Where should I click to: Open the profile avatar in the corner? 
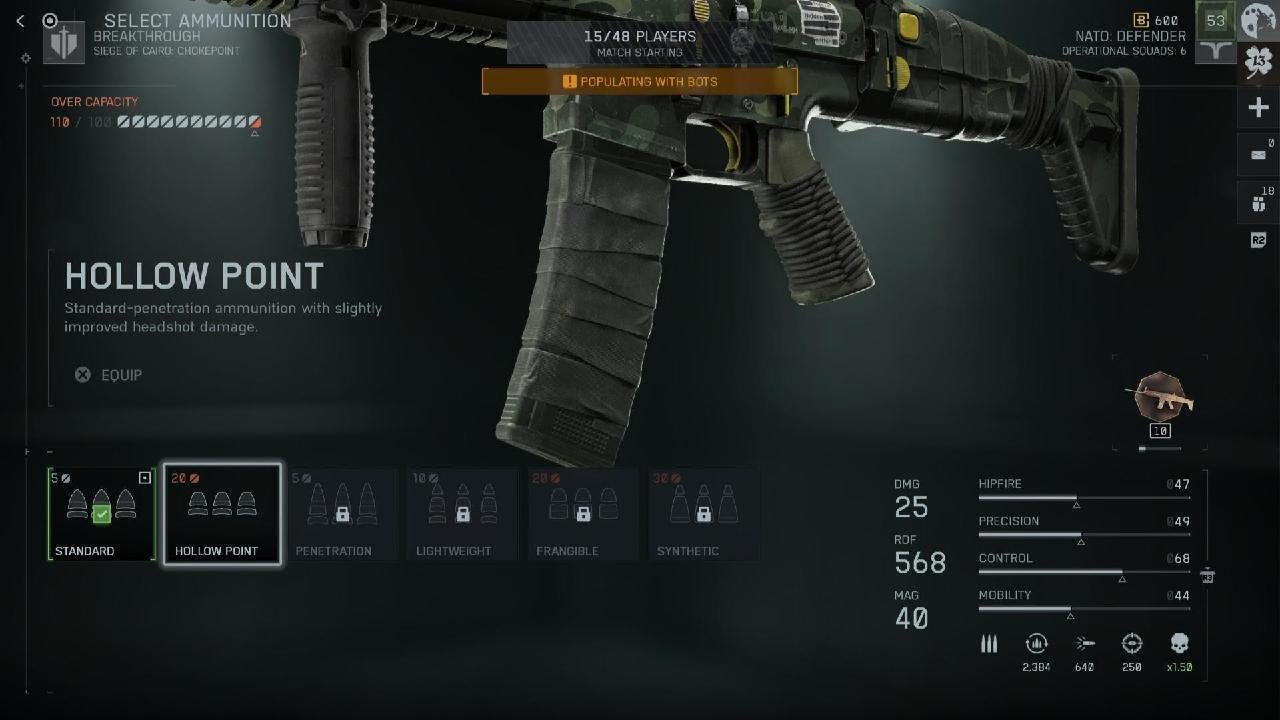pyautogui.click(x=1259, y=20)
